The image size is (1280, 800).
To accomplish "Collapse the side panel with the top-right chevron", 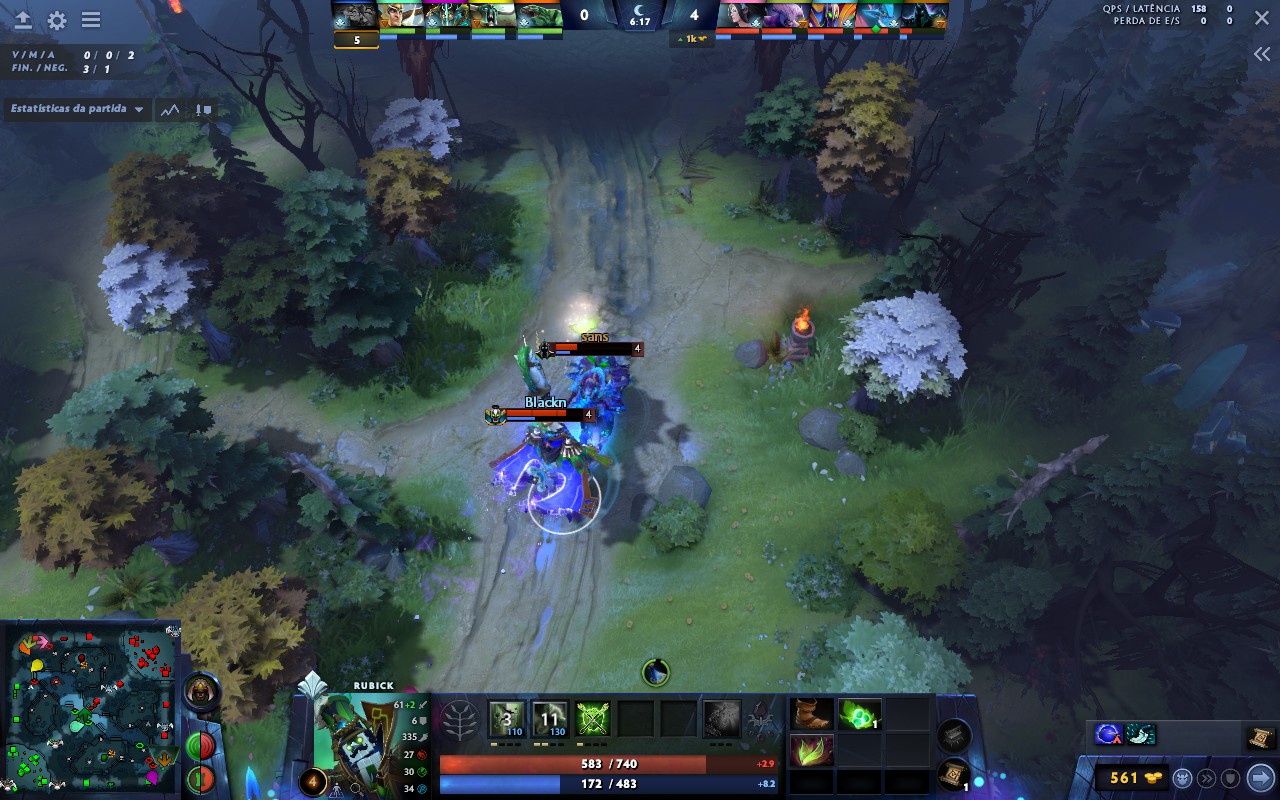I will coord(1260,54).
